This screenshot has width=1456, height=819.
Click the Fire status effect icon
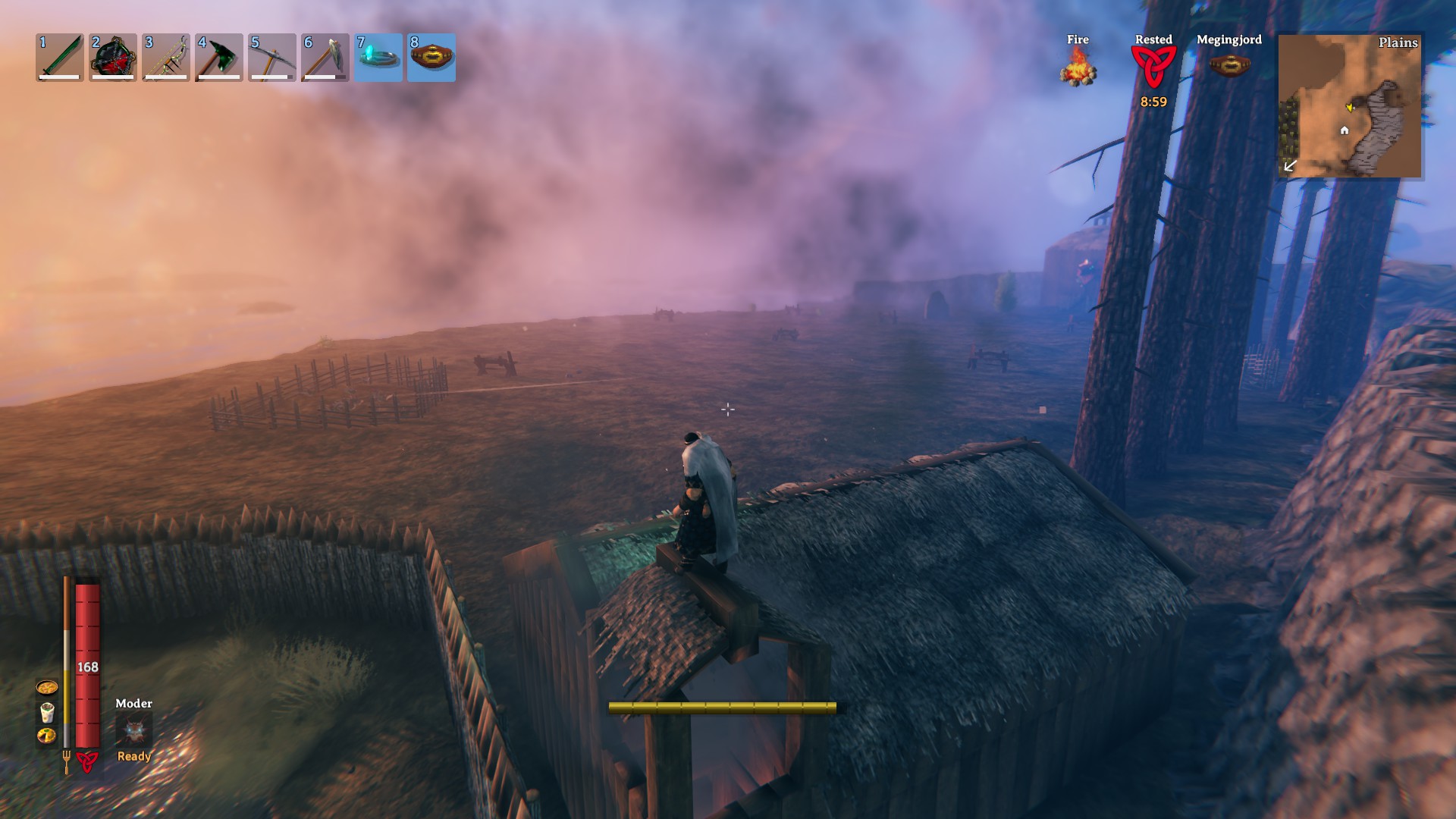tap(1078, 67)
